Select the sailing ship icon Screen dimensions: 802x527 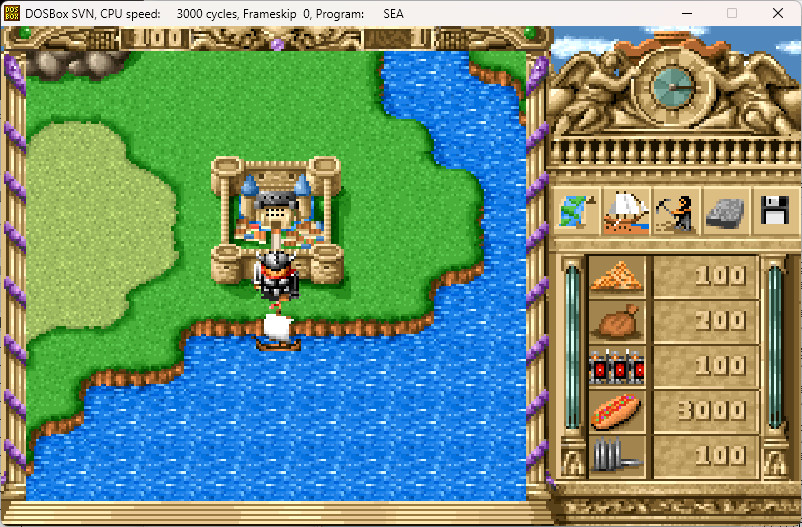tap(626, 211)
